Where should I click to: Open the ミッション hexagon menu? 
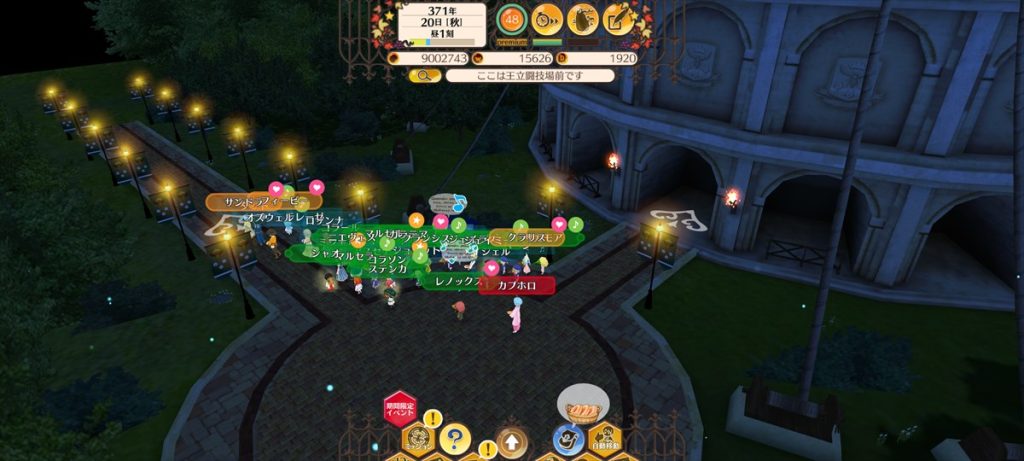(417, 438)
